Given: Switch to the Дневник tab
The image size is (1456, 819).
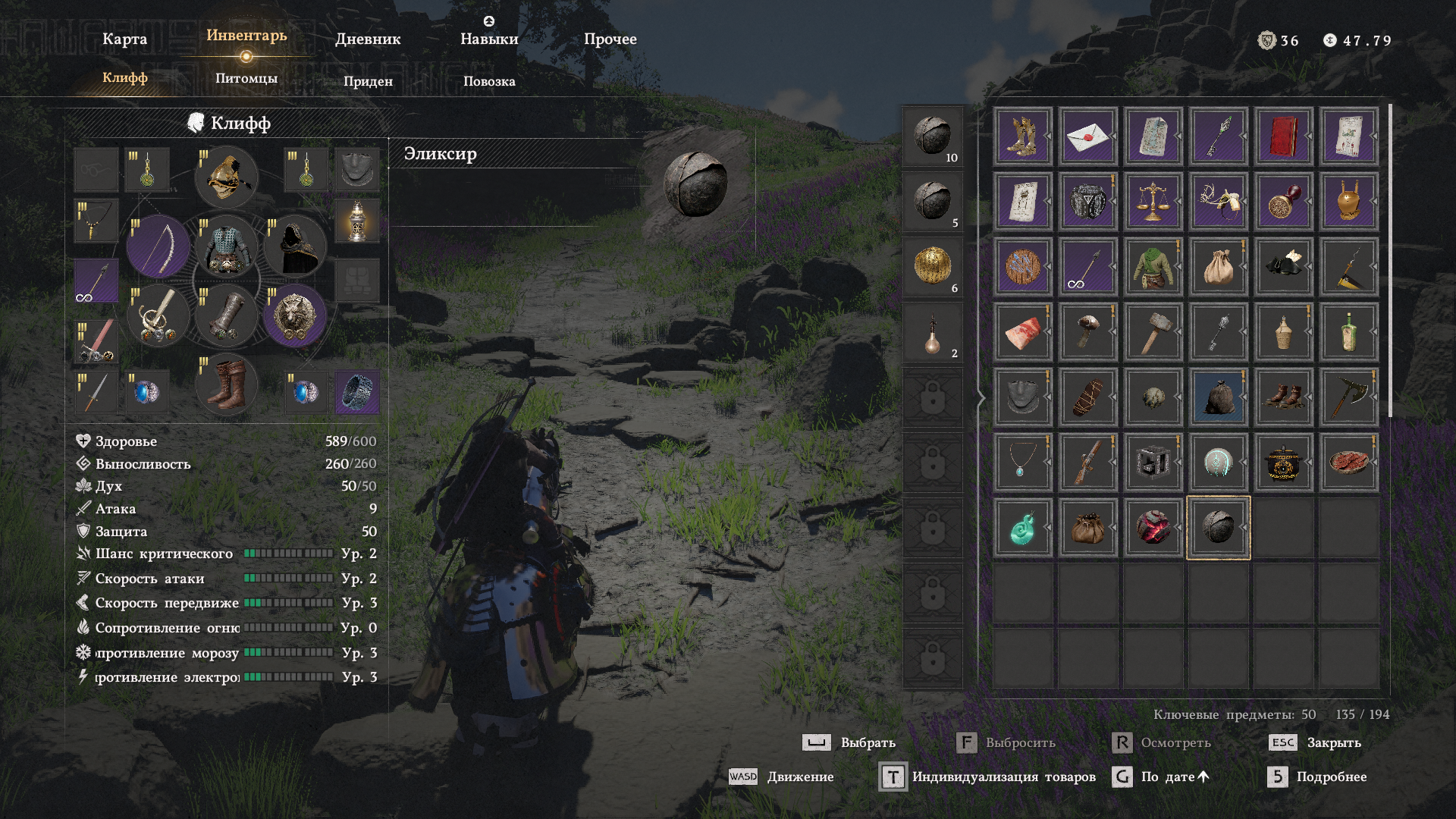Looking at the screenshot, I should 368,39.
